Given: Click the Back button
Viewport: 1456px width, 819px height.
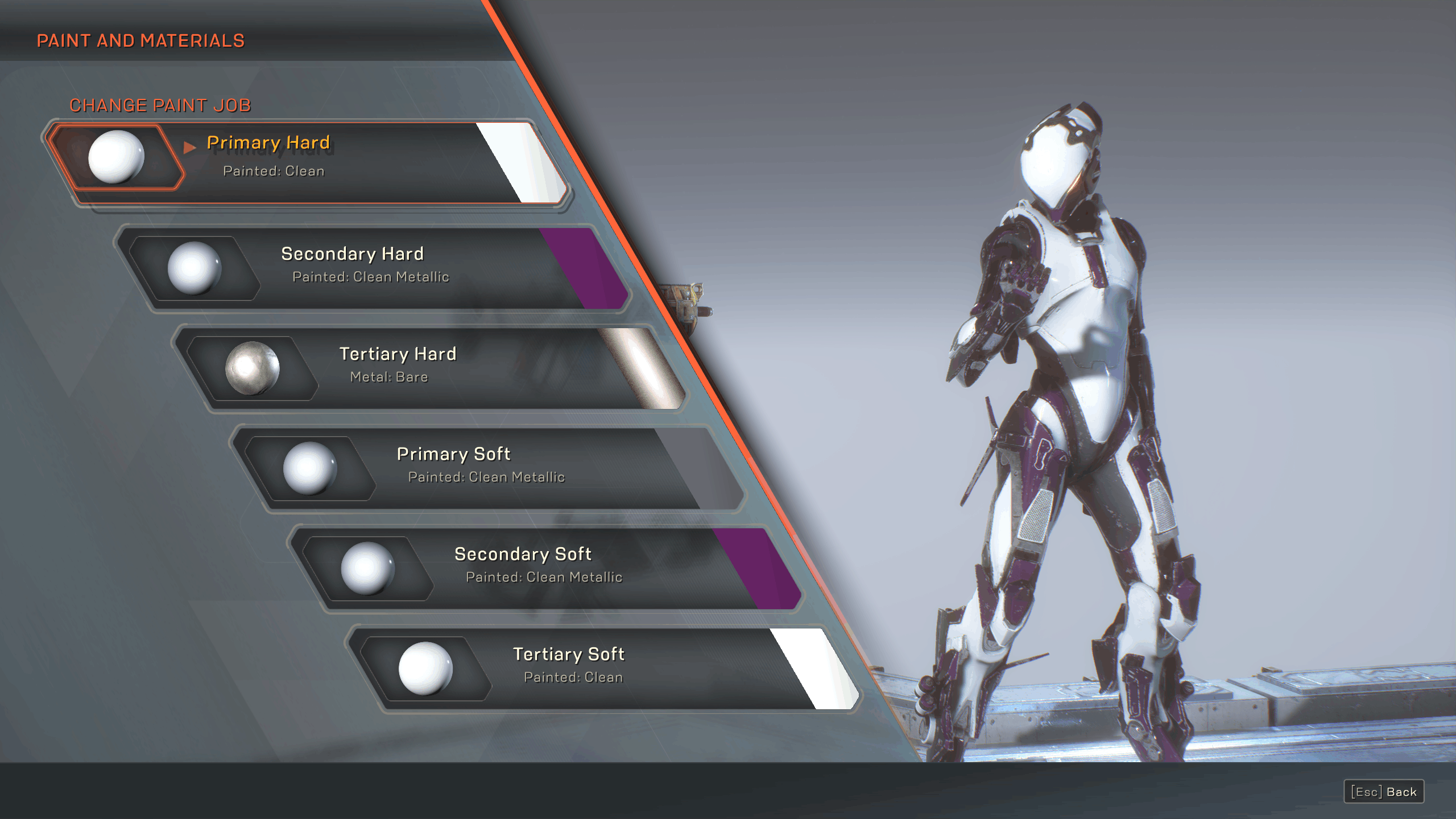Looking at the screenshot, I should [1383, 792].
